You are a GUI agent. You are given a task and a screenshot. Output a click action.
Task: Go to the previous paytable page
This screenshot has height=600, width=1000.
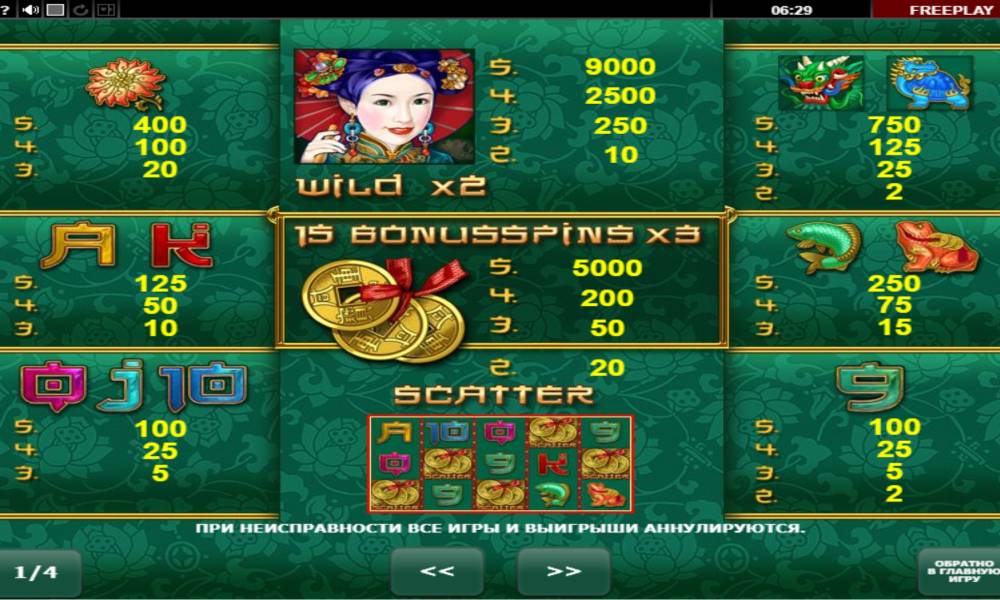tap(437, 571)
